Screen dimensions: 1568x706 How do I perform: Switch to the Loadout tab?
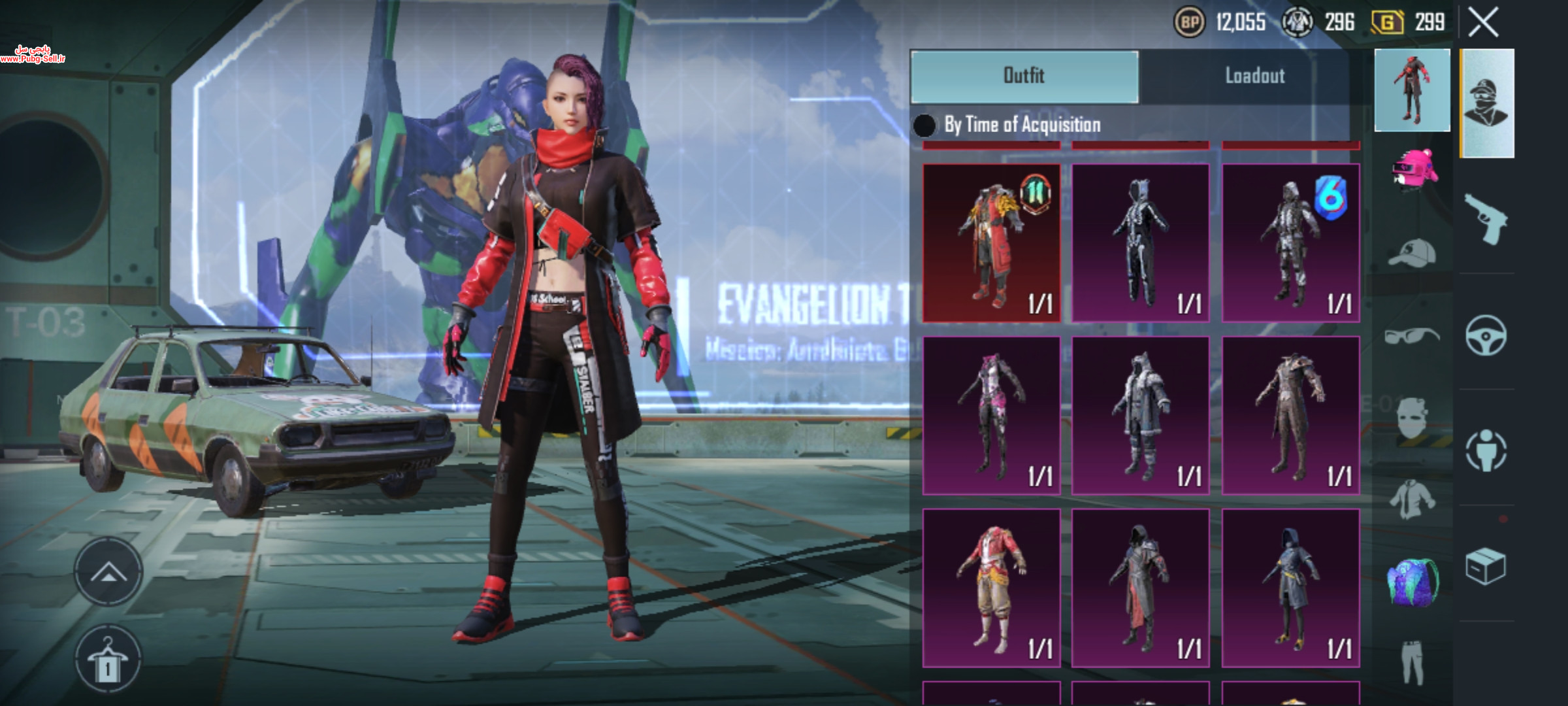point(1254,76)
